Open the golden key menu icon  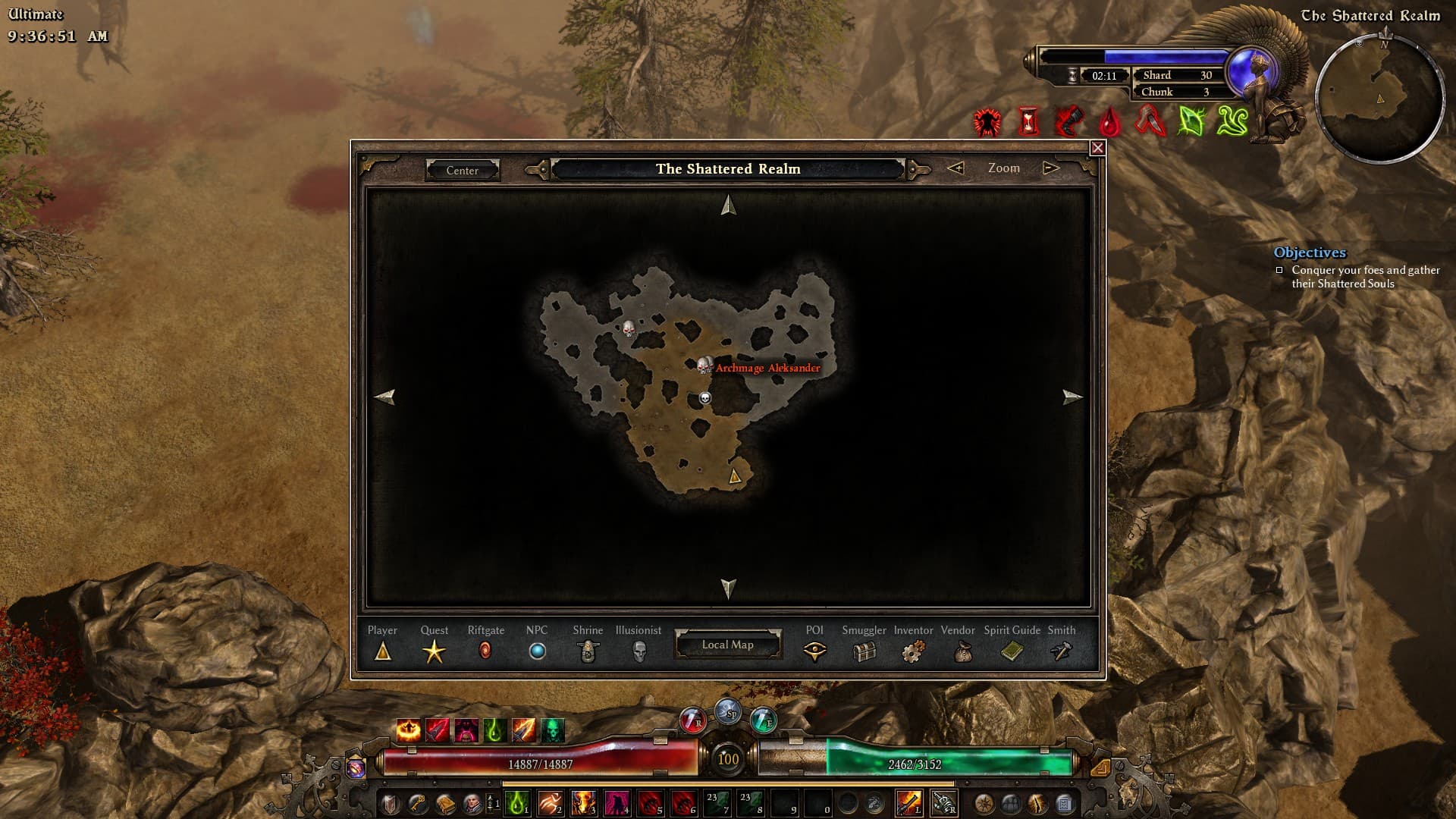tap(418, 802)
